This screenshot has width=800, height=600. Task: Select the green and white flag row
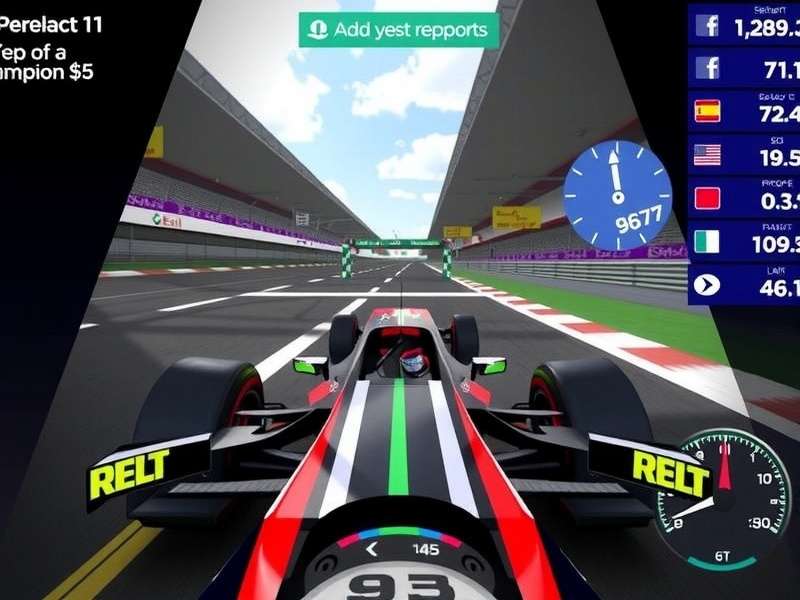[x=744, y=242]
